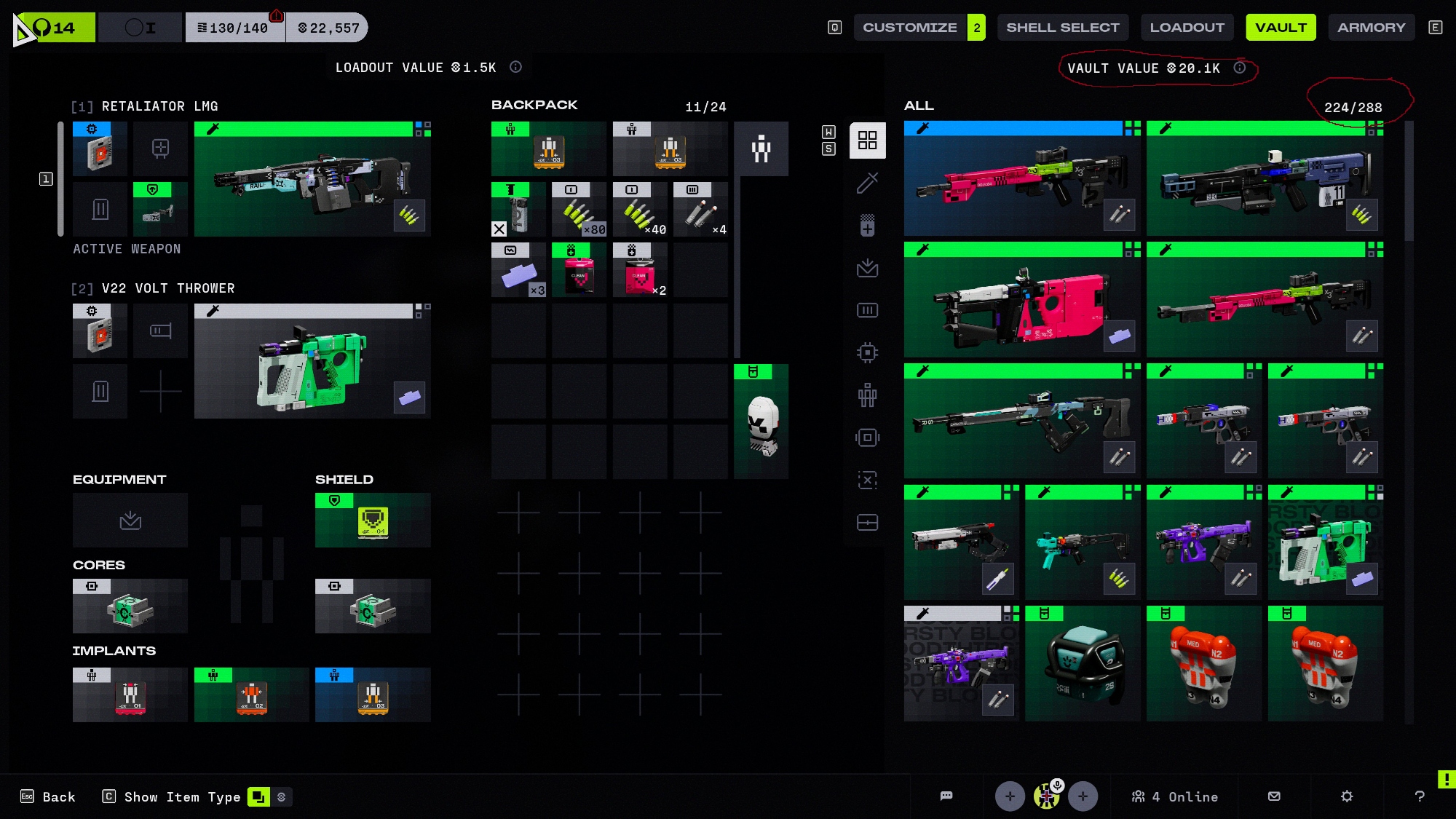Click the equipped shield item
Screen dimensions: 1456x819
[x=373, y=521]
